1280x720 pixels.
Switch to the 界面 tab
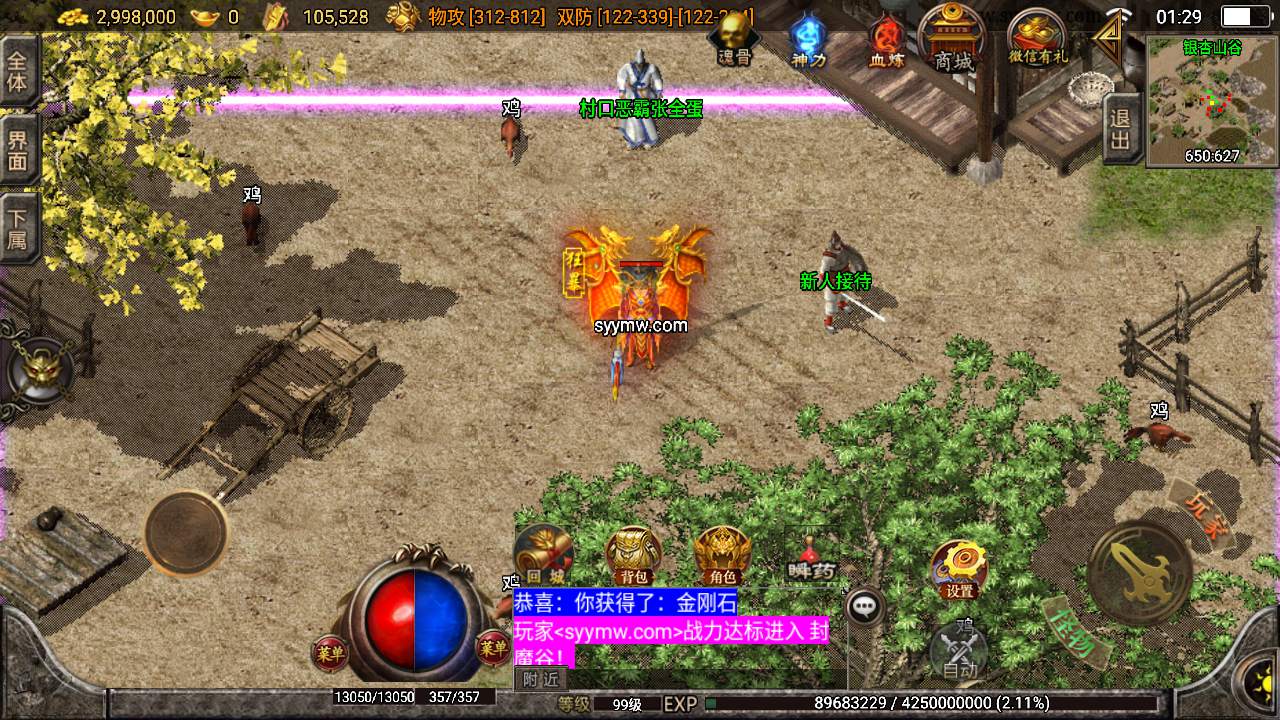pyautogui.click(x=18, y=148)
